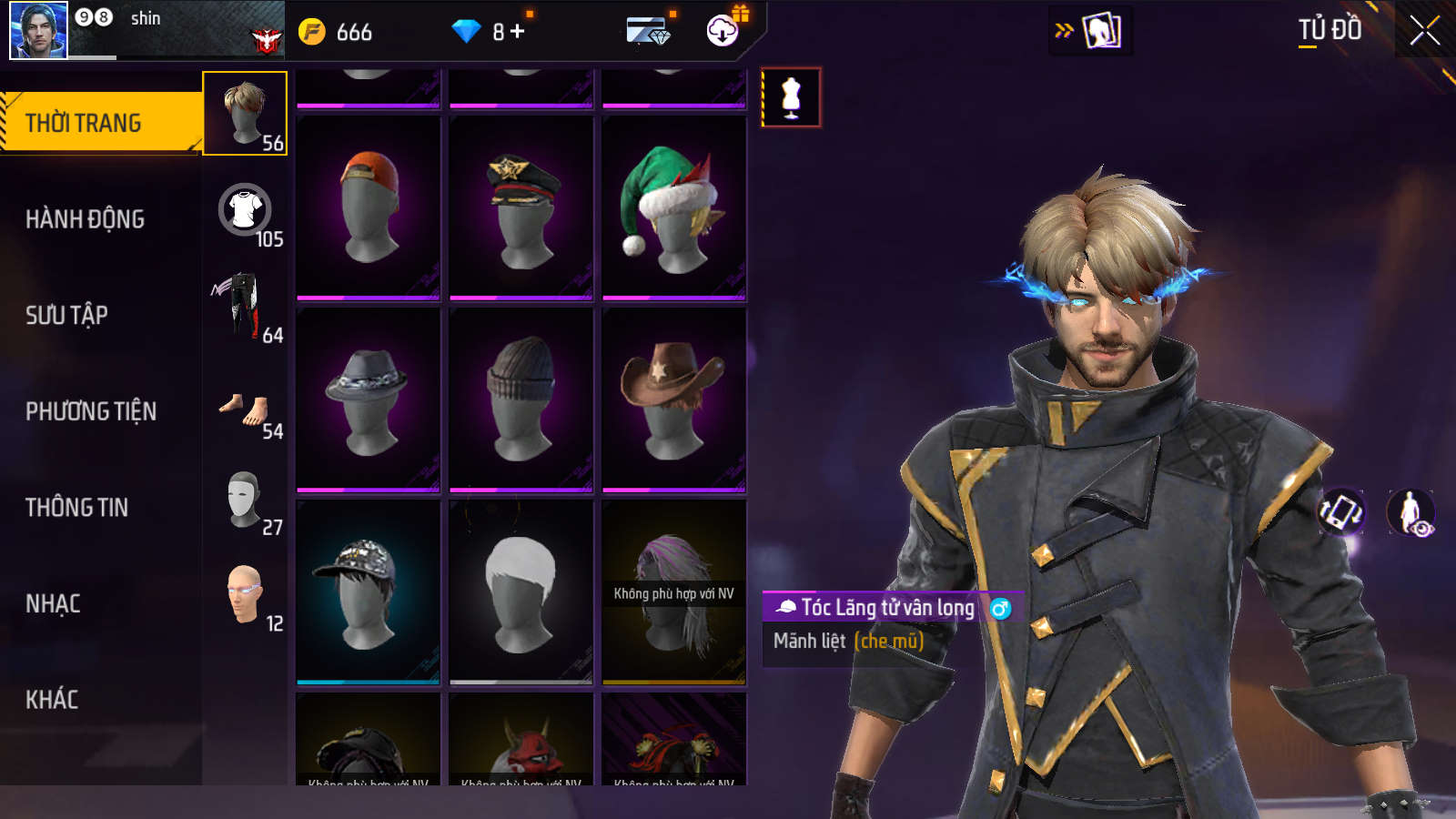Select the orange baseball cap
1456x819 pixels.
click(x=369, y=208)
